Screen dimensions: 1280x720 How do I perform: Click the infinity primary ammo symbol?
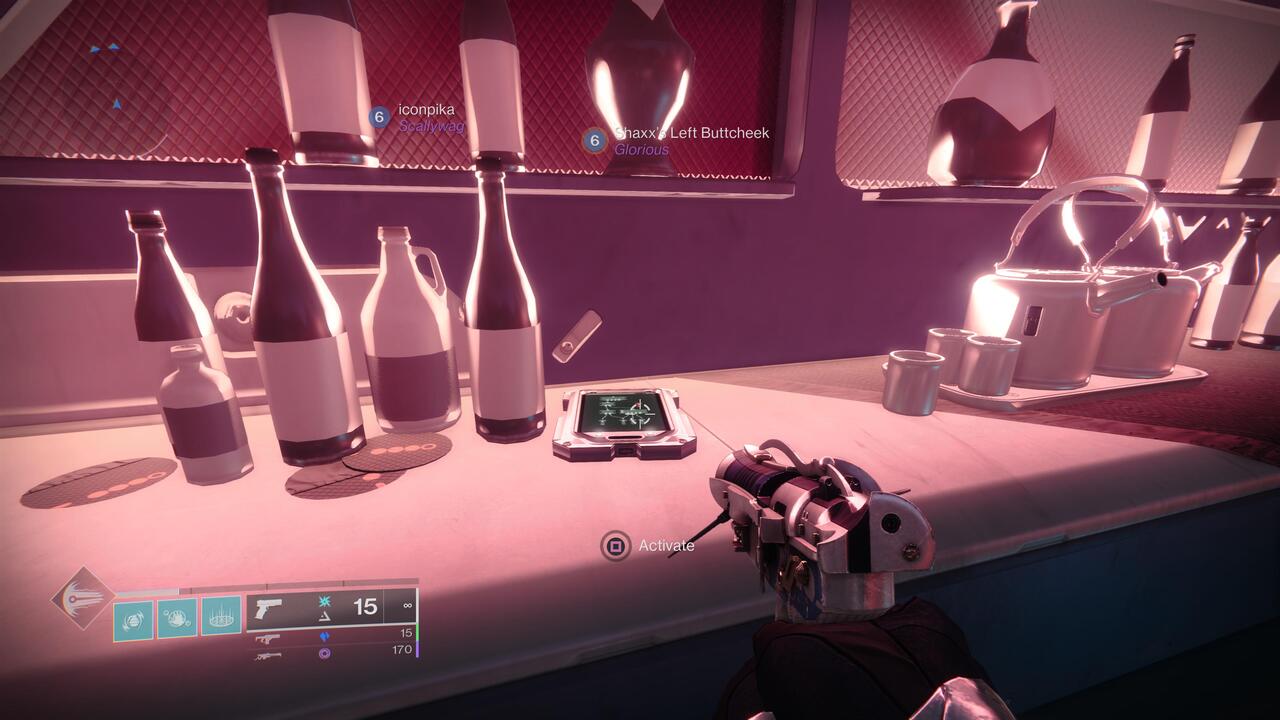408,606
